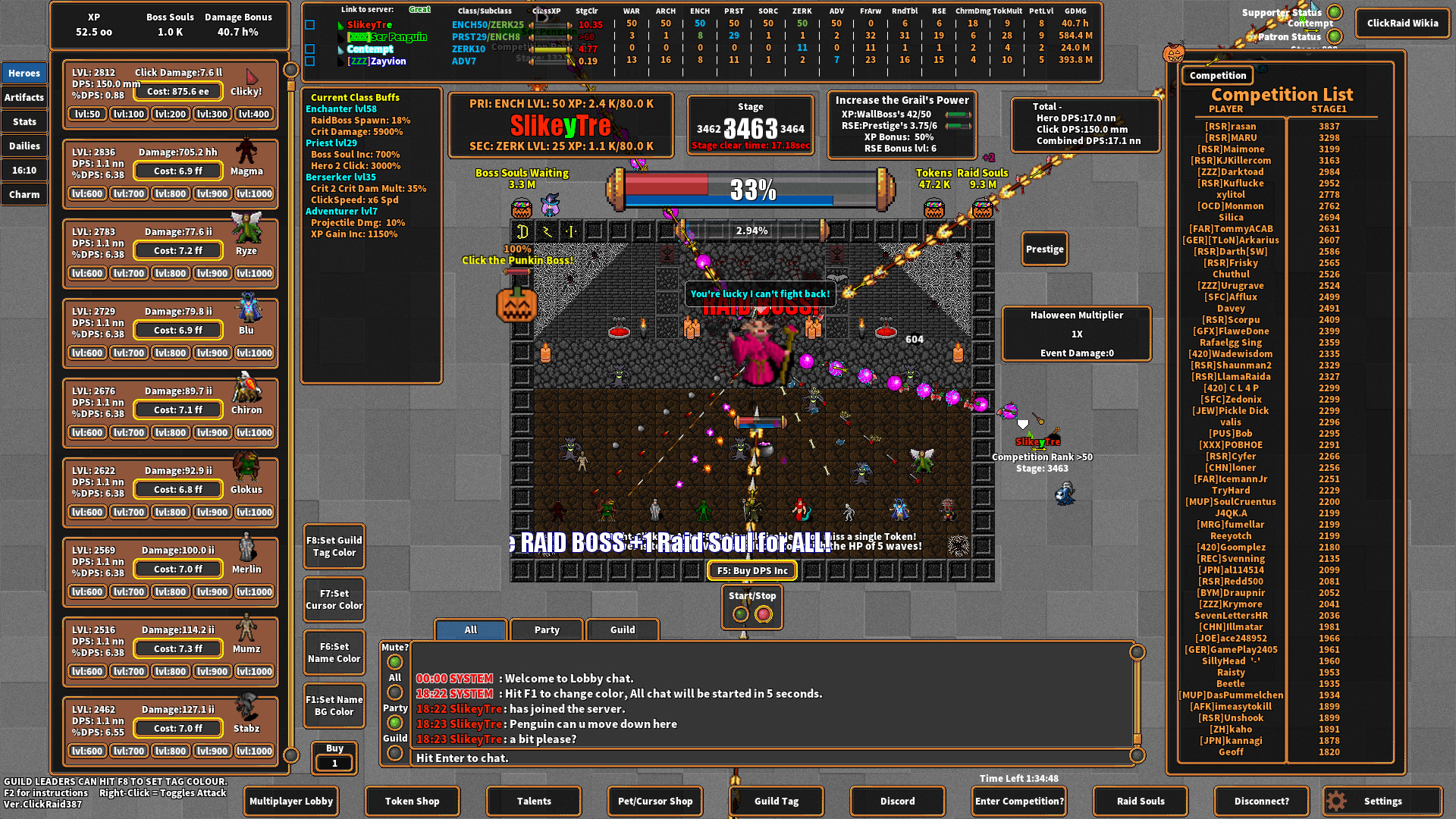Image resolution: width=1456 pixels, height=819 pixels.
Task: Expand SlikeyTre's player entry arrow
Action: point(342,25)
